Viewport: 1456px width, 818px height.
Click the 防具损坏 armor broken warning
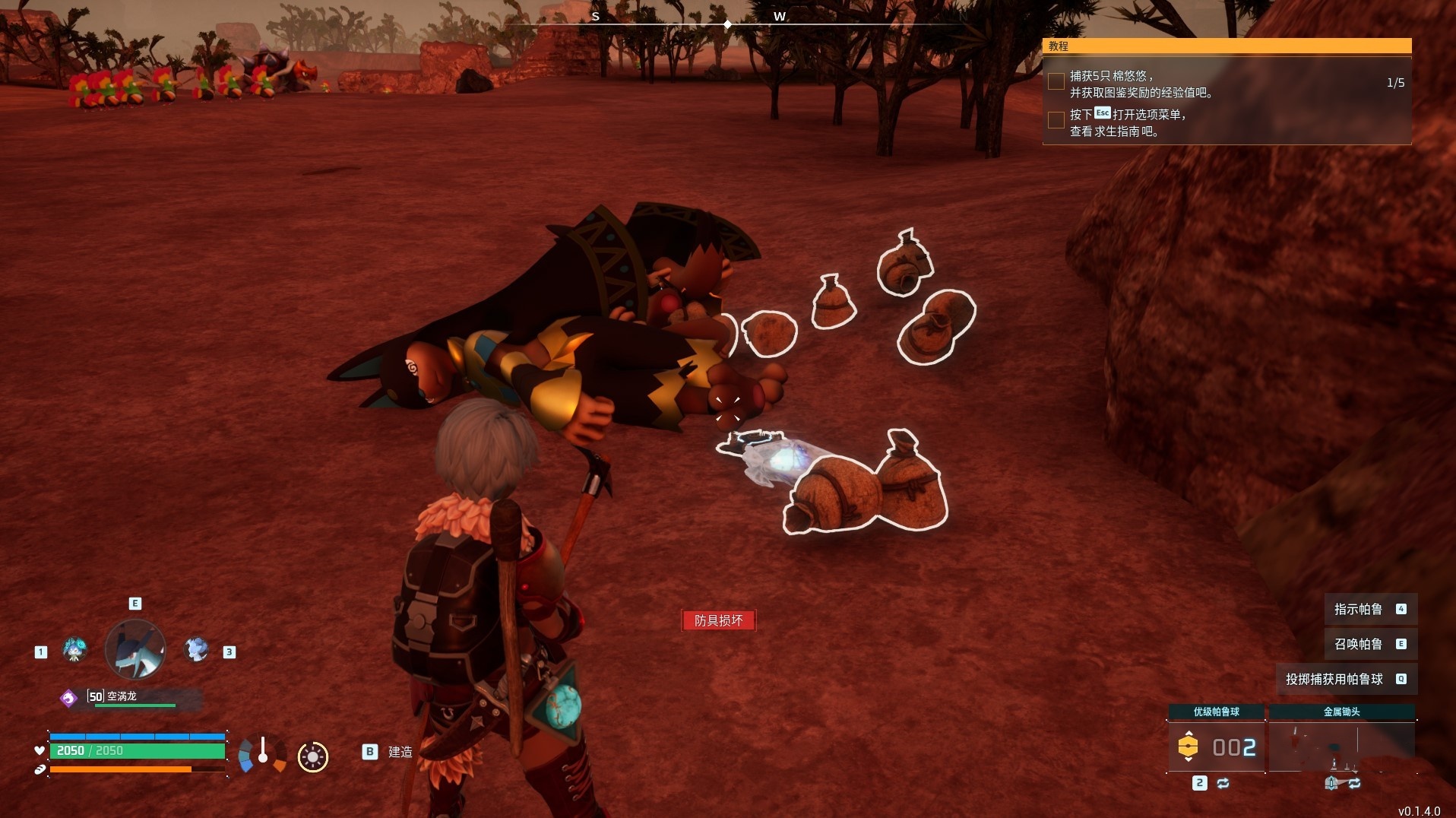coord(718,620)
